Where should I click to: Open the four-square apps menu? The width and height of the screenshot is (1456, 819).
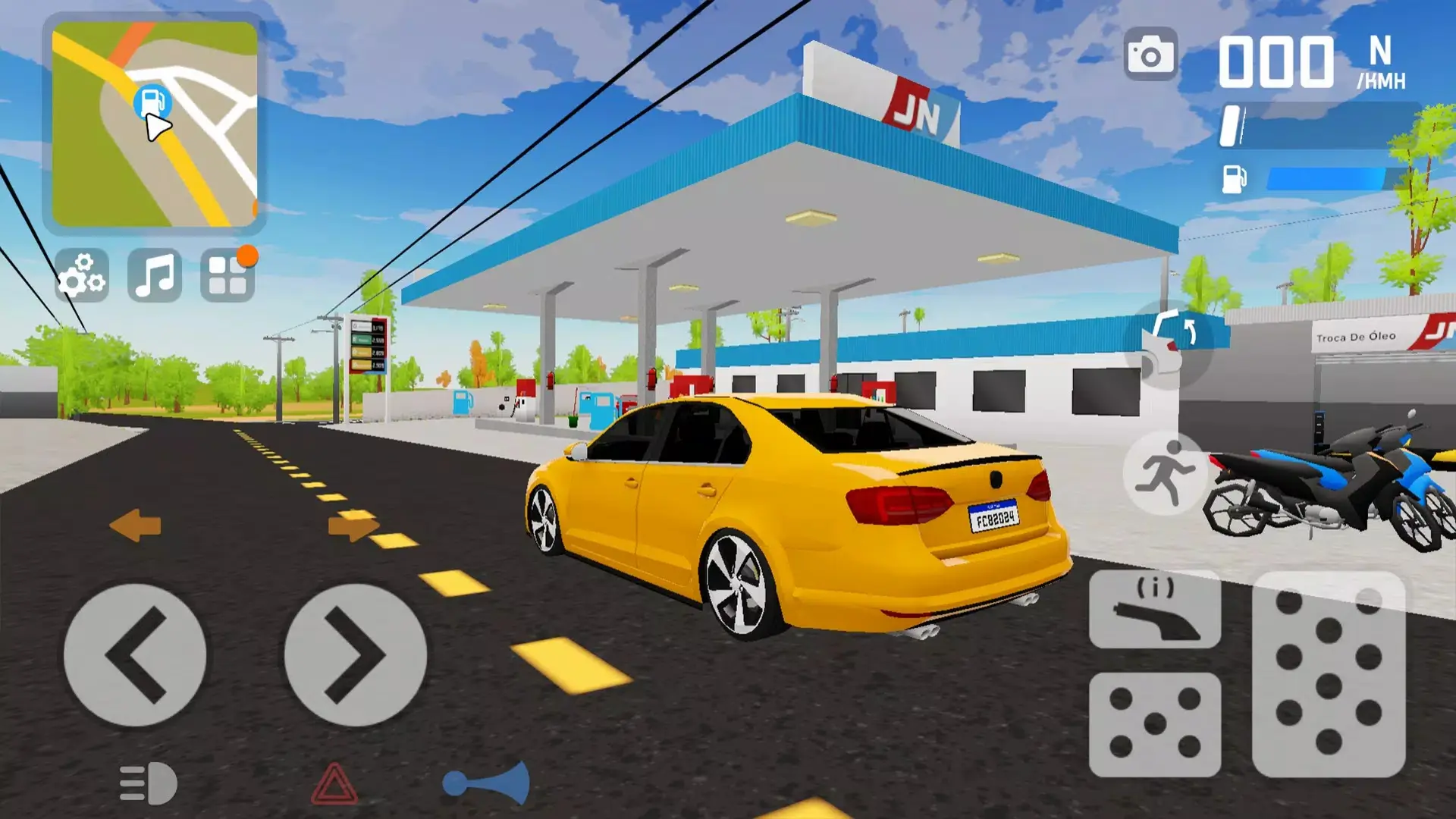click(x=227, y=275)
